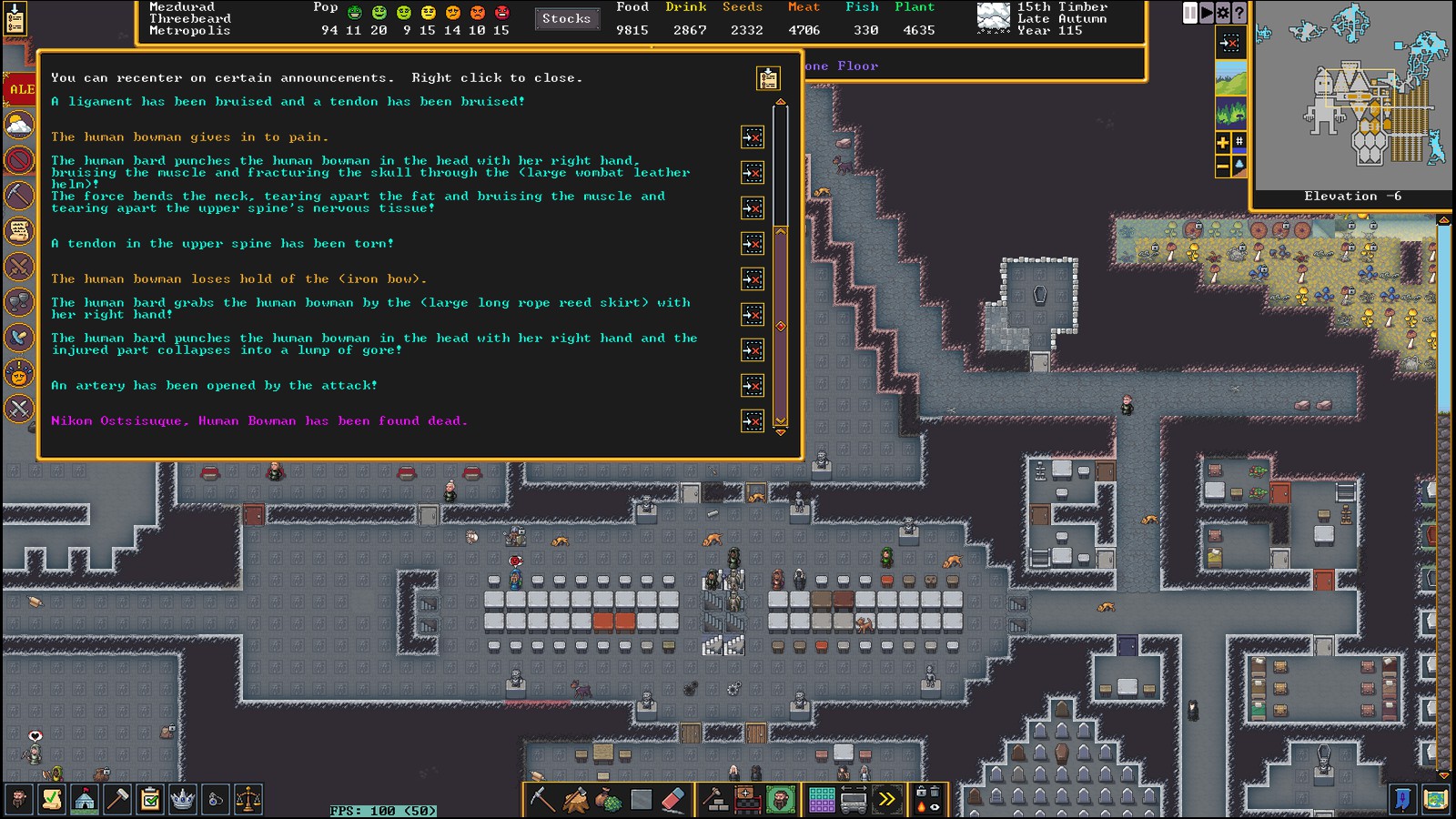Jump to the surface landscape view

[1230, 78]
